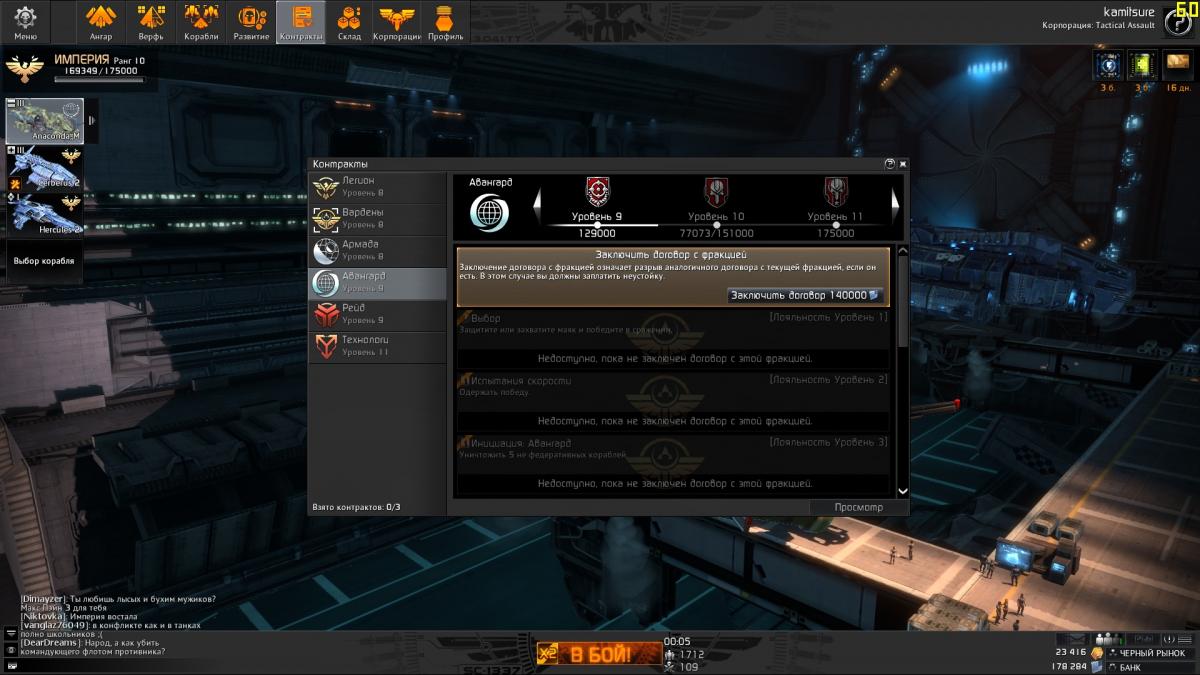
Task: Open the Выбор корабля ship selector
Action: click(x=43, y=261)
